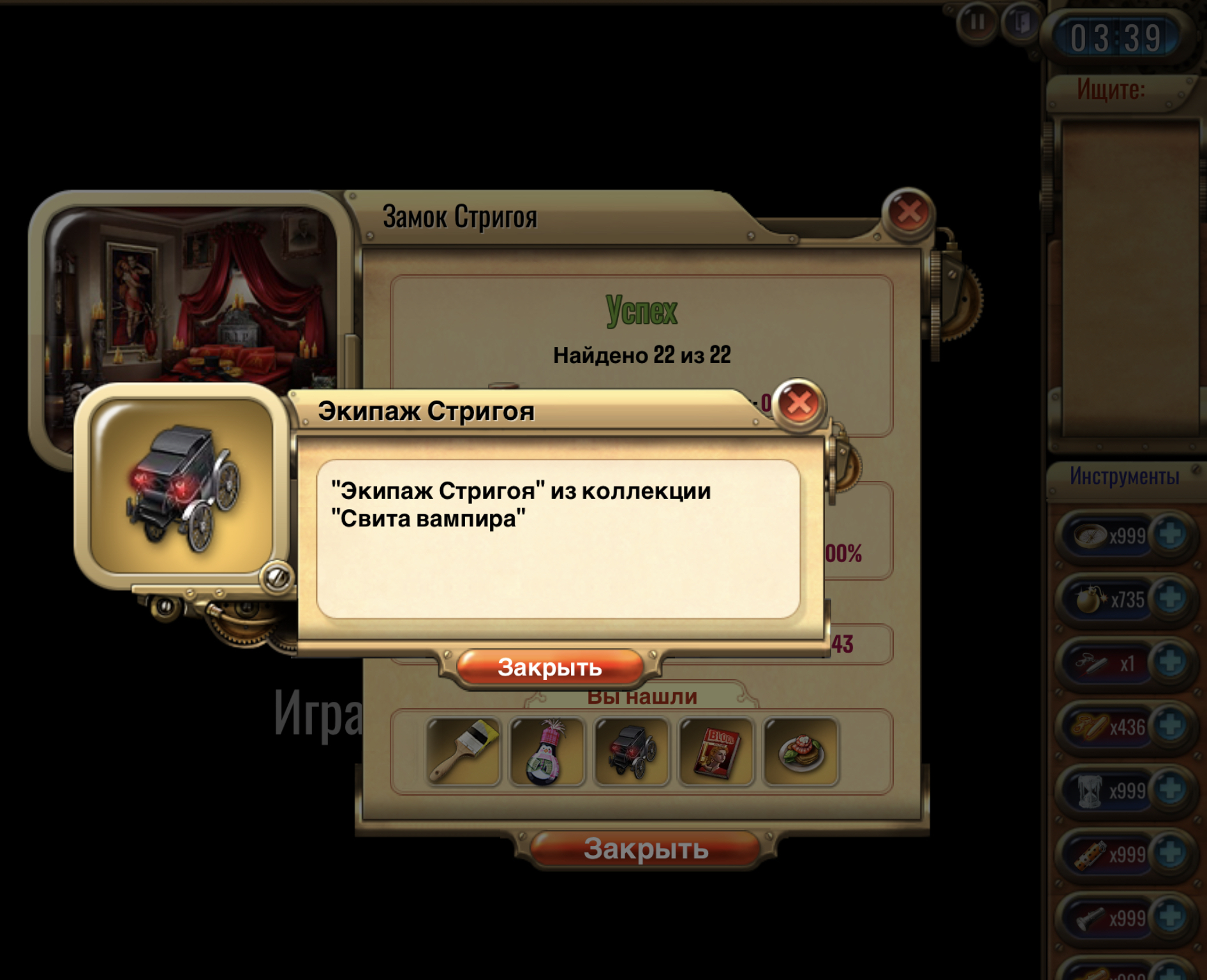This screenshot has height=980, width=1207.
Task: Select the small carriage in found items row
Action: click(632, 751)
